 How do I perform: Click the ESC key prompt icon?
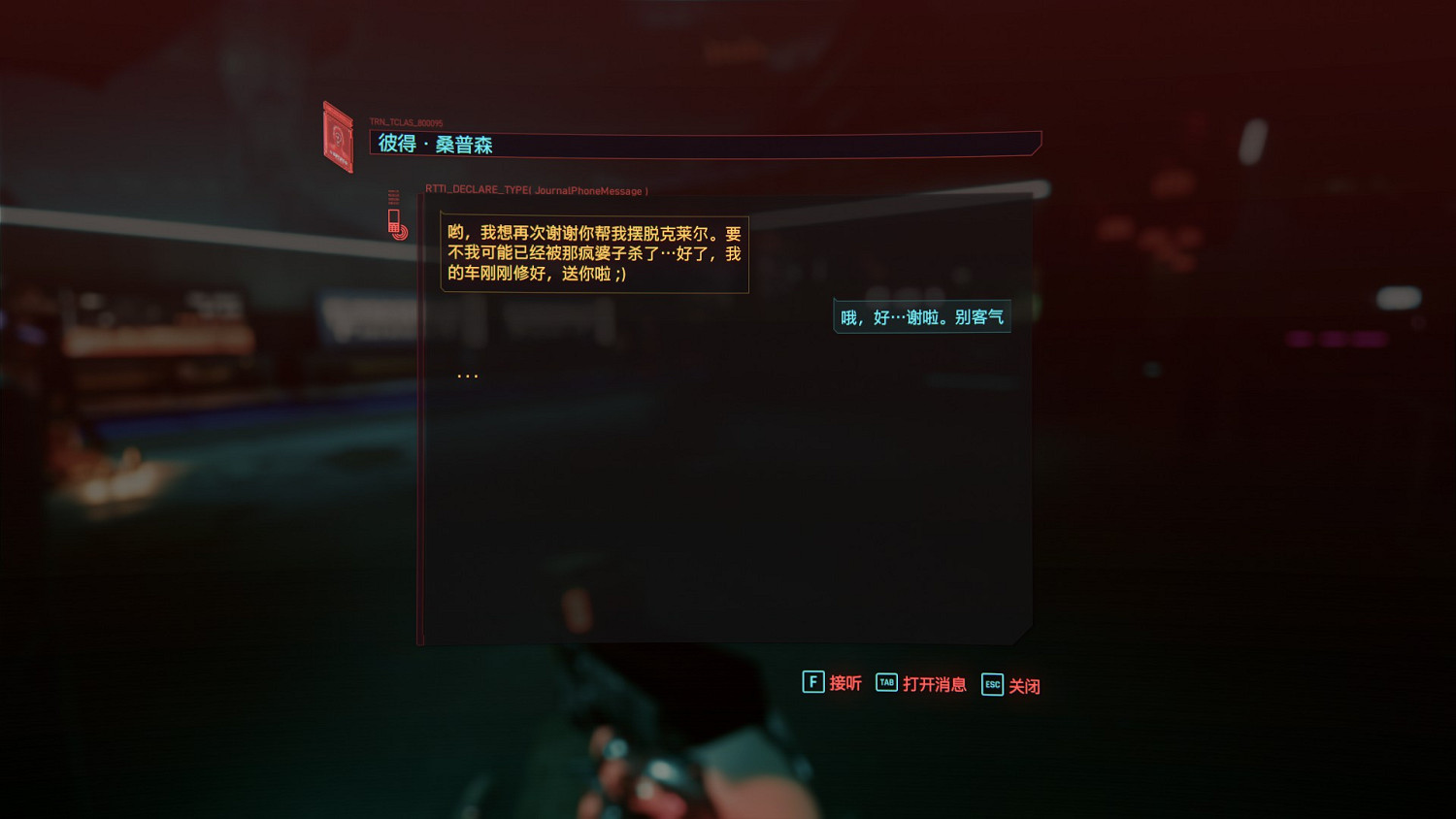click(991, 685)
